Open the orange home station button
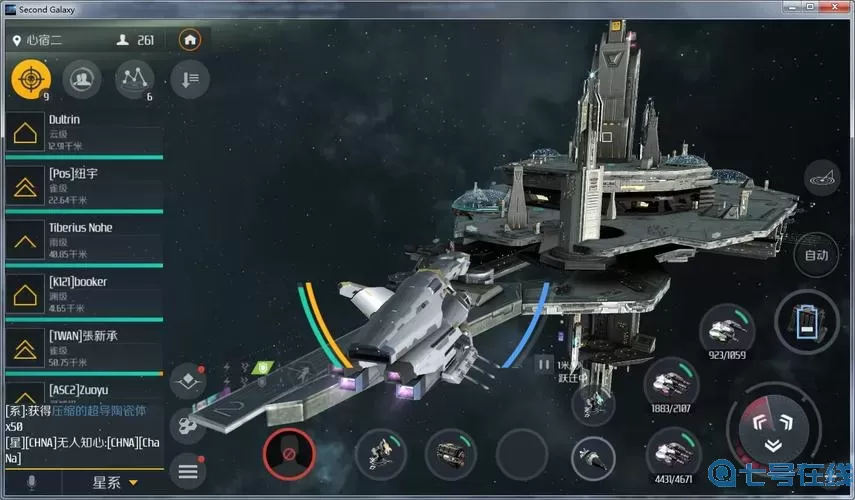 [x=190, y=41]
